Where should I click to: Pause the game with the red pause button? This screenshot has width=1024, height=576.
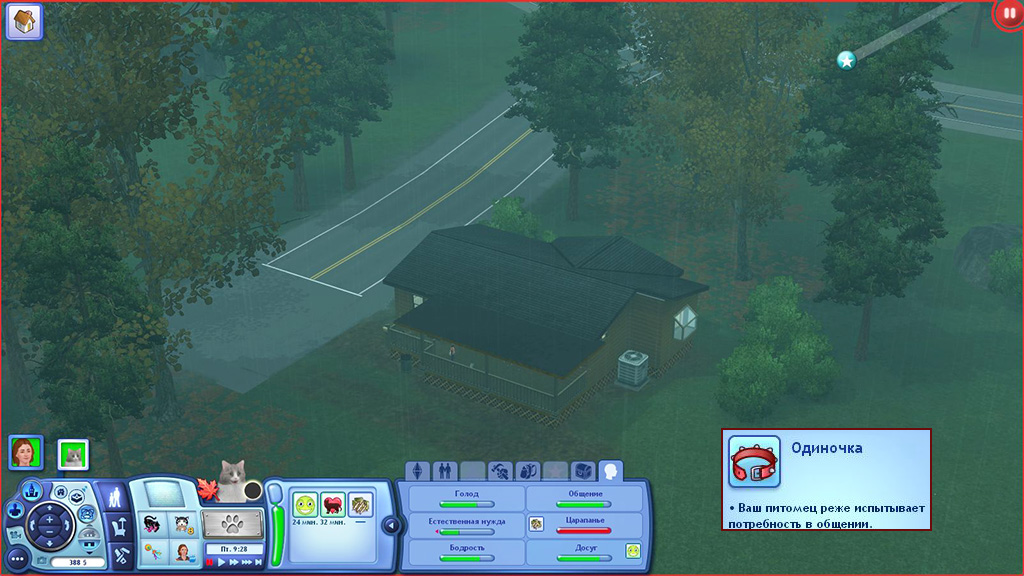pos(210,563)
